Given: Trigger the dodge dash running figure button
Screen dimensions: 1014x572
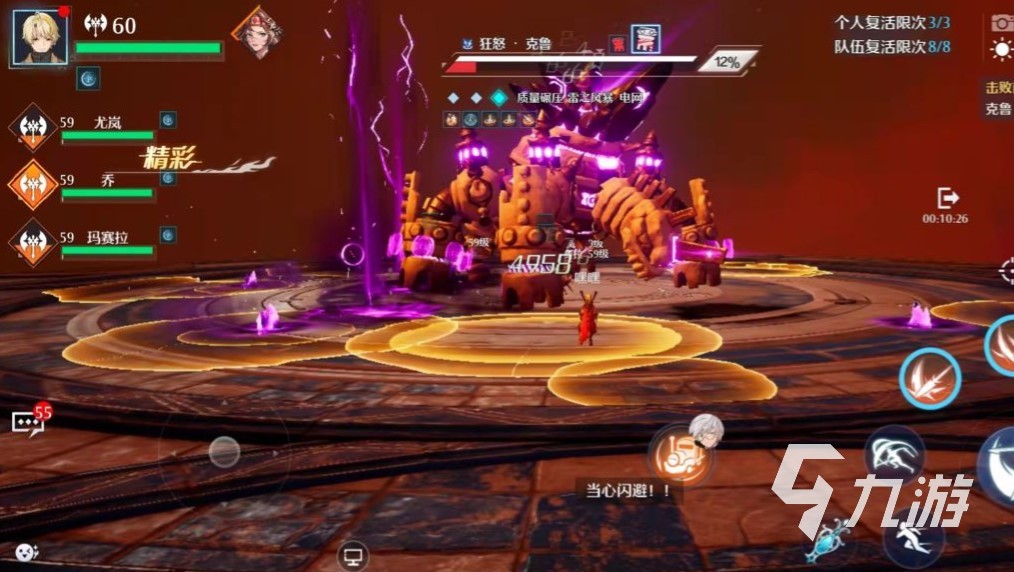Looking at the screenshot, I should [913, 538].
